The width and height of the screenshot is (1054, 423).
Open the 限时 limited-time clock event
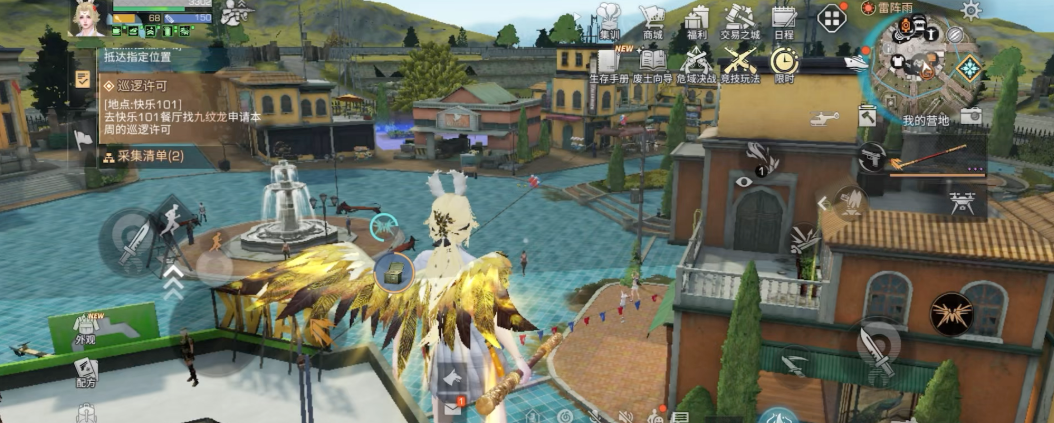[784, 62]
